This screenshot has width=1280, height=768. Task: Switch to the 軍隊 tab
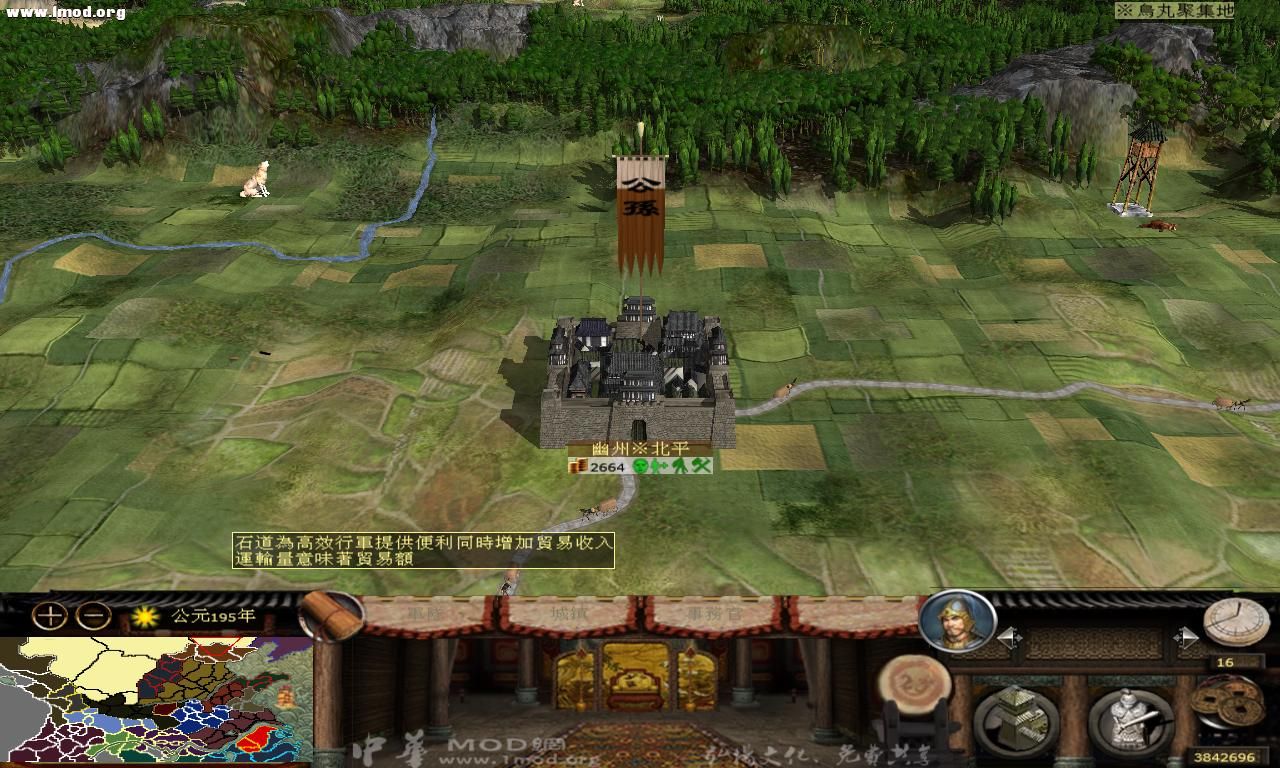[x=428, y=614]
